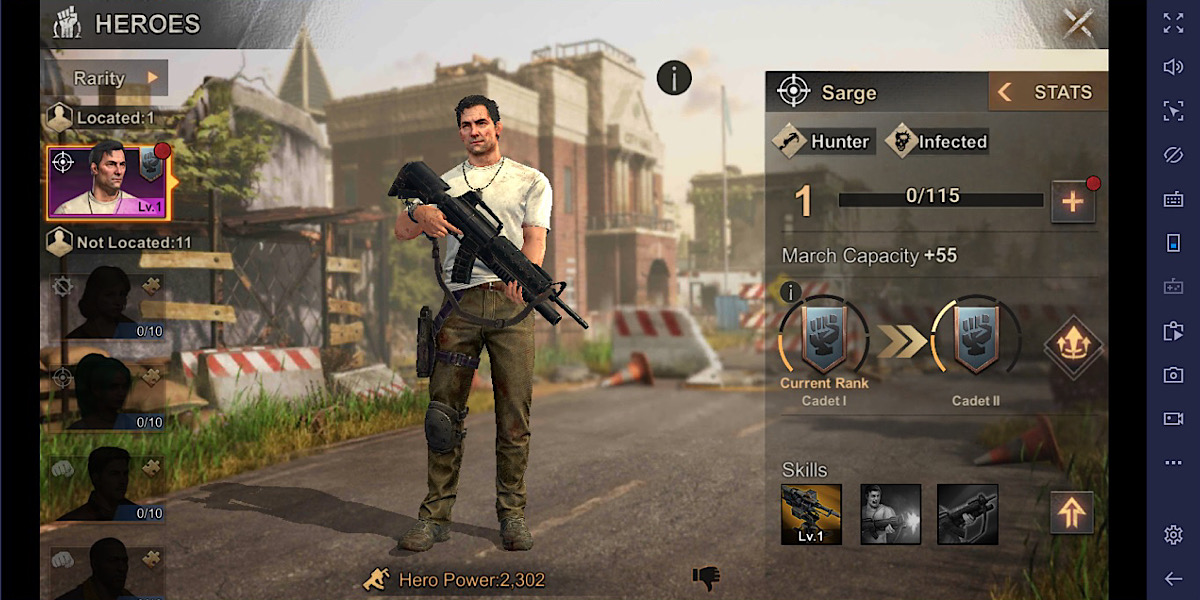Open the round info icon above hero
This screenshot has height=600, width=1200.
click(x=674, y=77)
